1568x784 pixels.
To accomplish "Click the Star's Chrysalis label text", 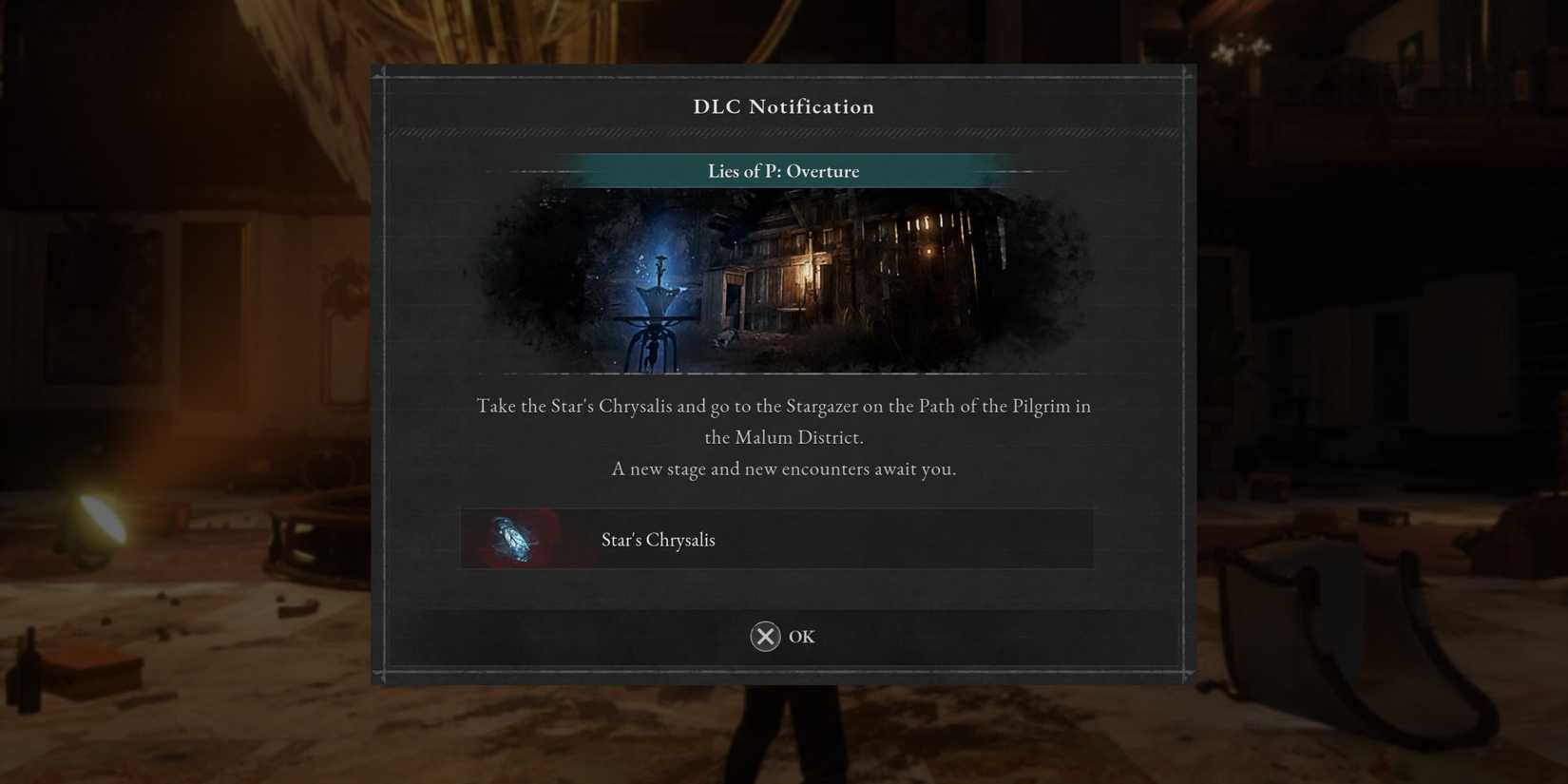I will (x=659, y=539).
